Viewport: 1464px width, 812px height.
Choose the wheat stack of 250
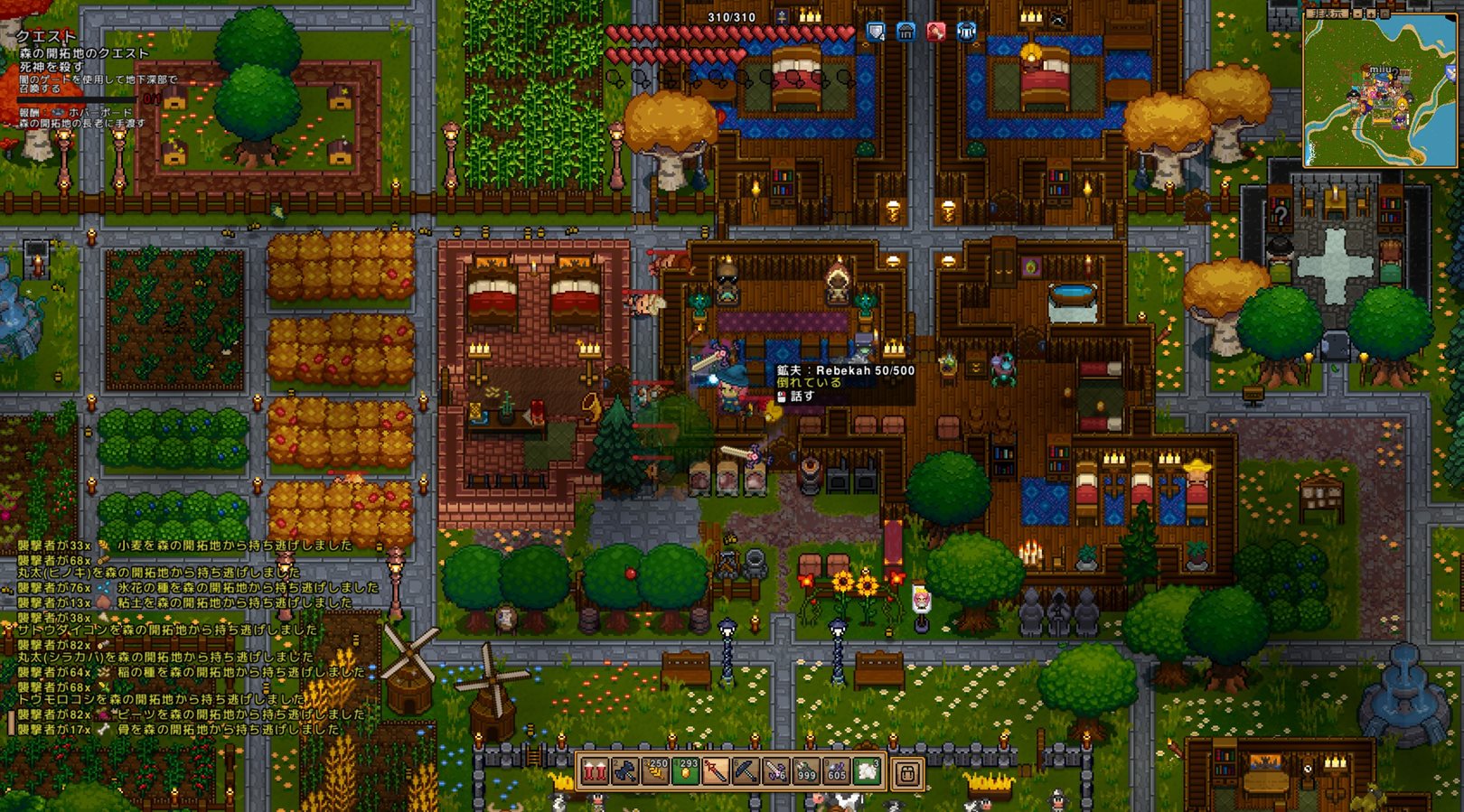(x=655, y=772)
